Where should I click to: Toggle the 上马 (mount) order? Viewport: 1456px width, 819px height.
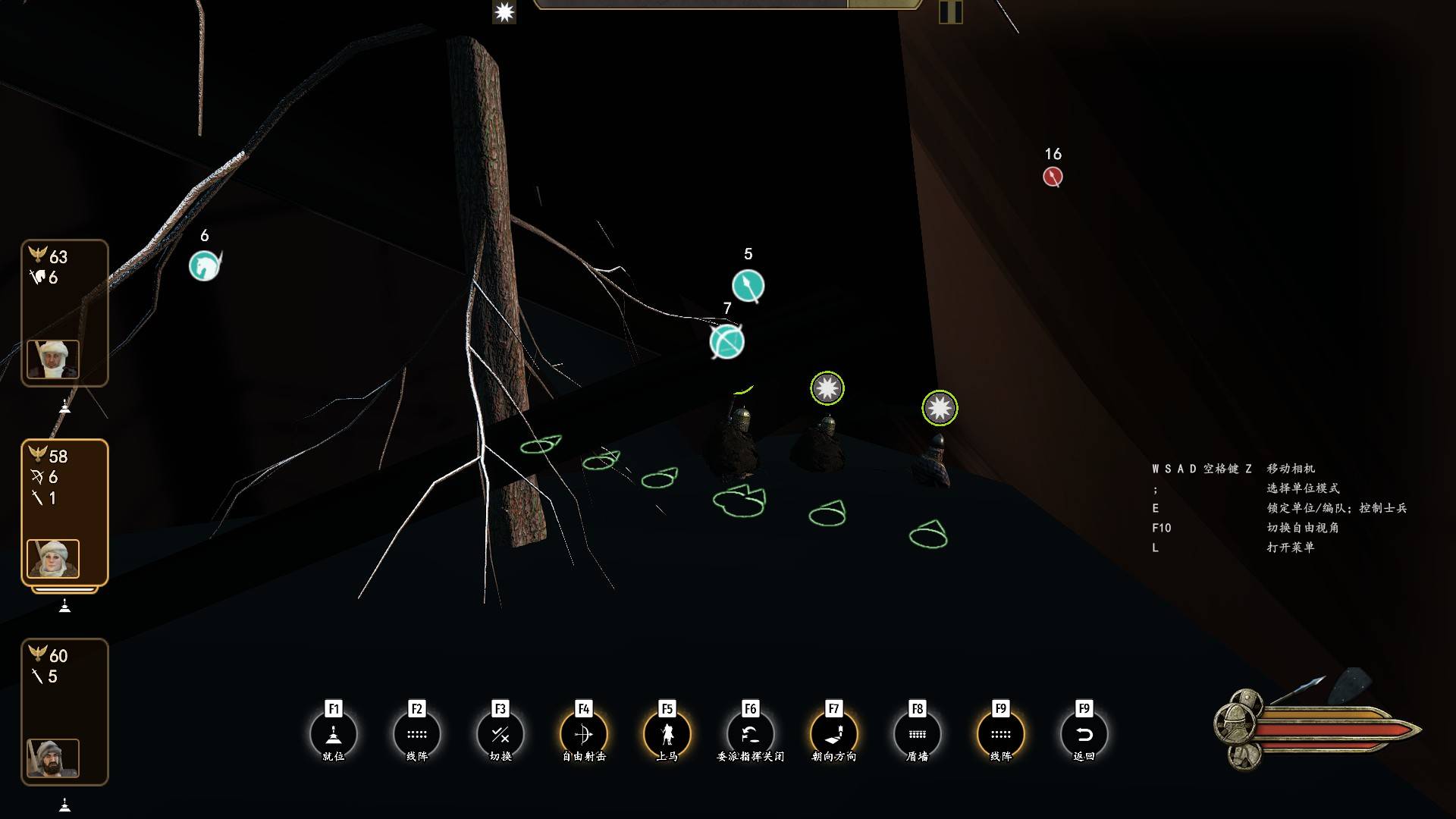pyautogui.click(x=667, y=734)
